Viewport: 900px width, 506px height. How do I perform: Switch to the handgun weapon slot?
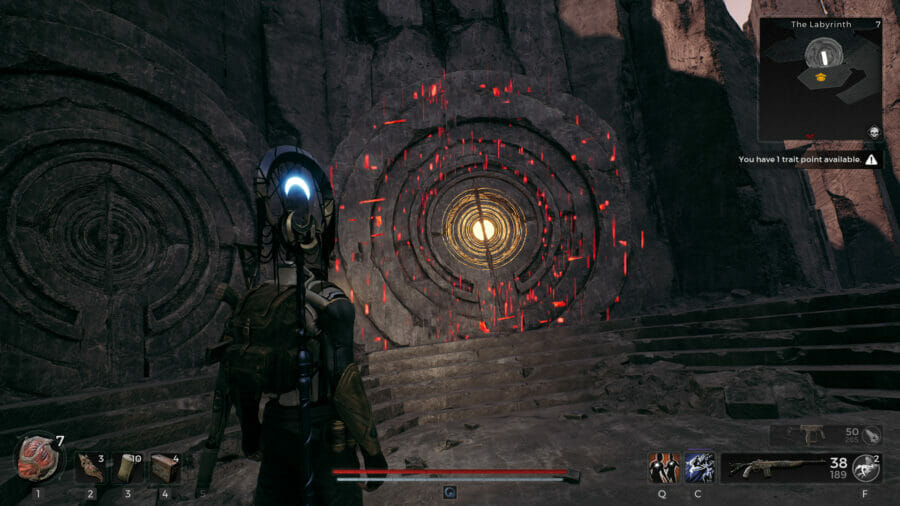tap(811, 434)
